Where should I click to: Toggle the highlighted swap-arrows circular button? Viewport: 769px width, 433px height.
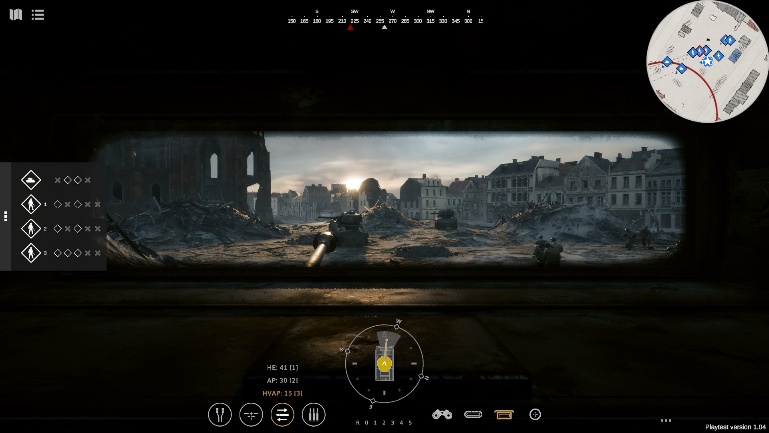pyautogui.click(x=282, y=413)
